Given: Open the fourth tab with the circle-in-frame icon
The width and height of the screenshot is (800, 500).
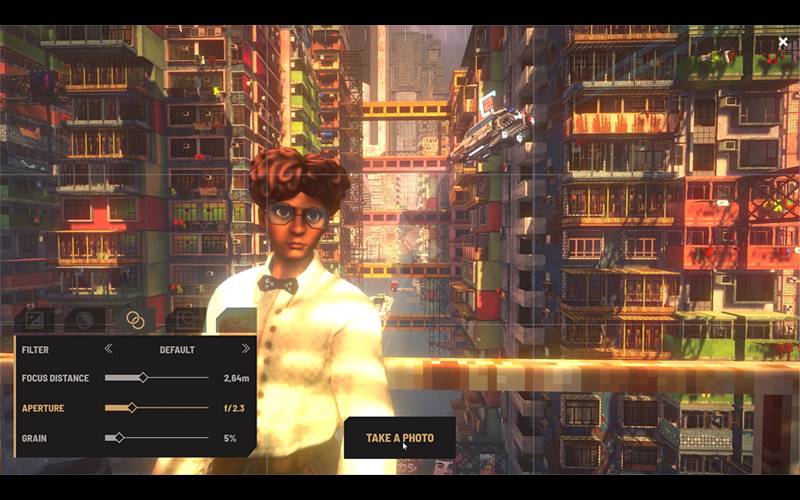Looking at the screenshot, I should [185, 320].
